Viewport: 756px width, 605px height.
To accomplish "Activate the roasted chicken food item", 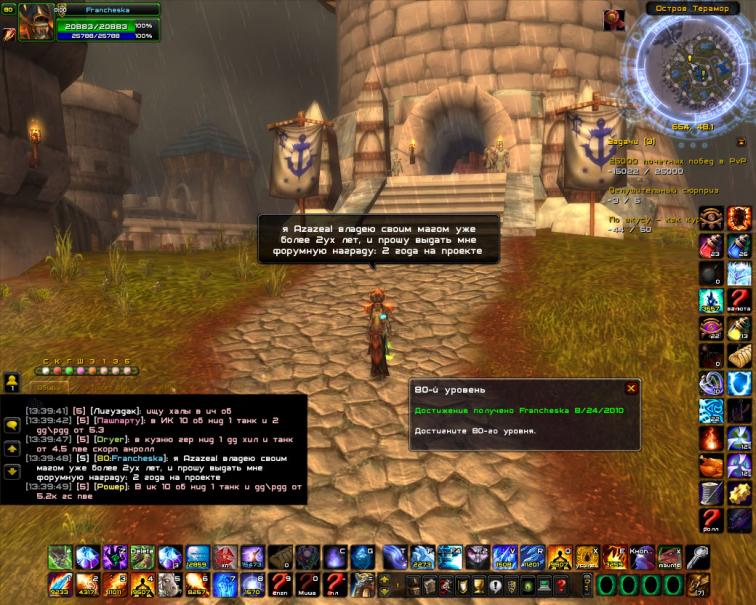I will point(711,465).
